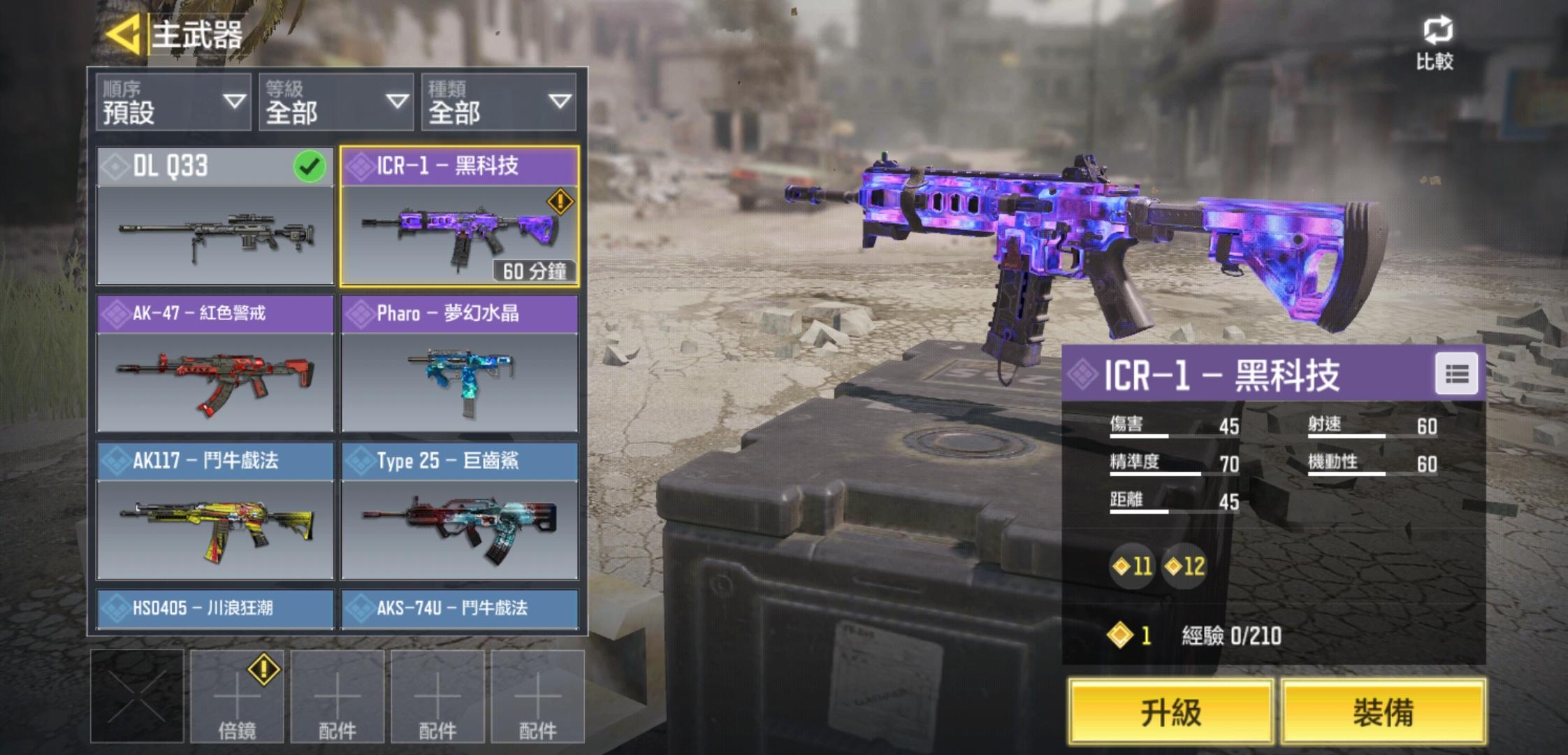Open the 順序 sort order dropdown
The height and width of the screenshot is (755, 1568).
(173, 102)
